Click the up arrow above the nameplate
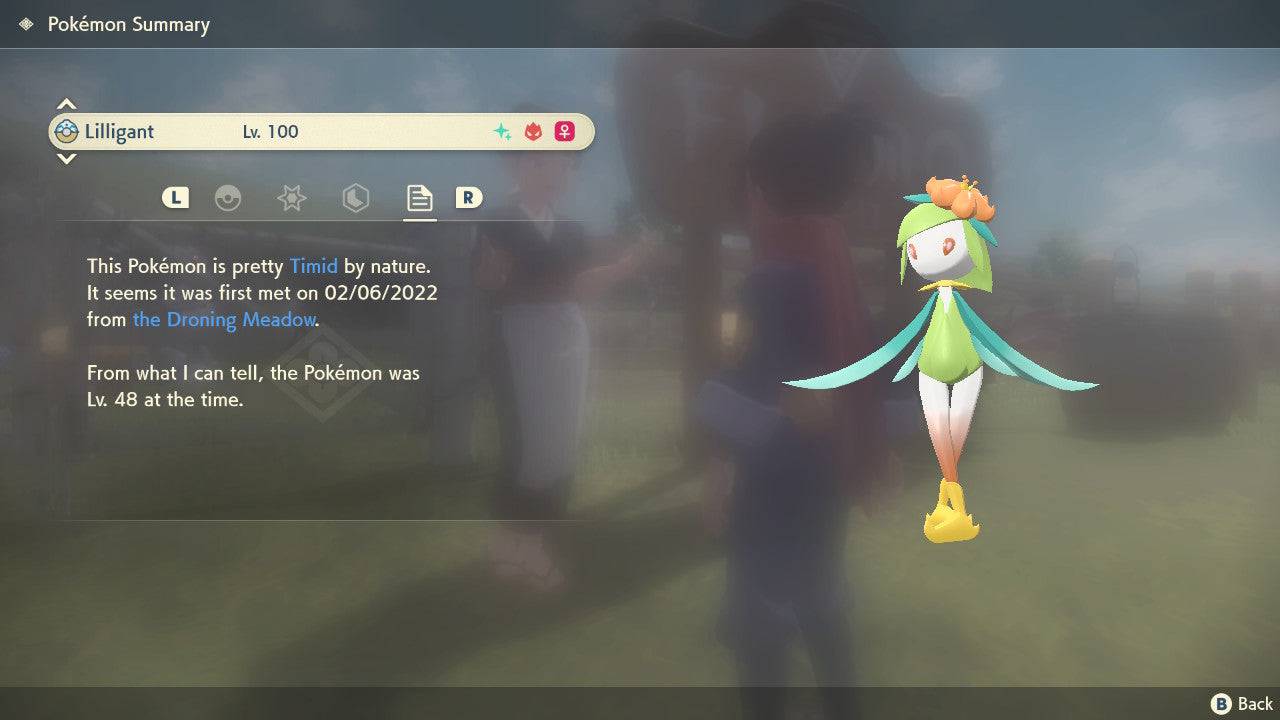Viewport: 1280px width, 720px height. point(66,103)
